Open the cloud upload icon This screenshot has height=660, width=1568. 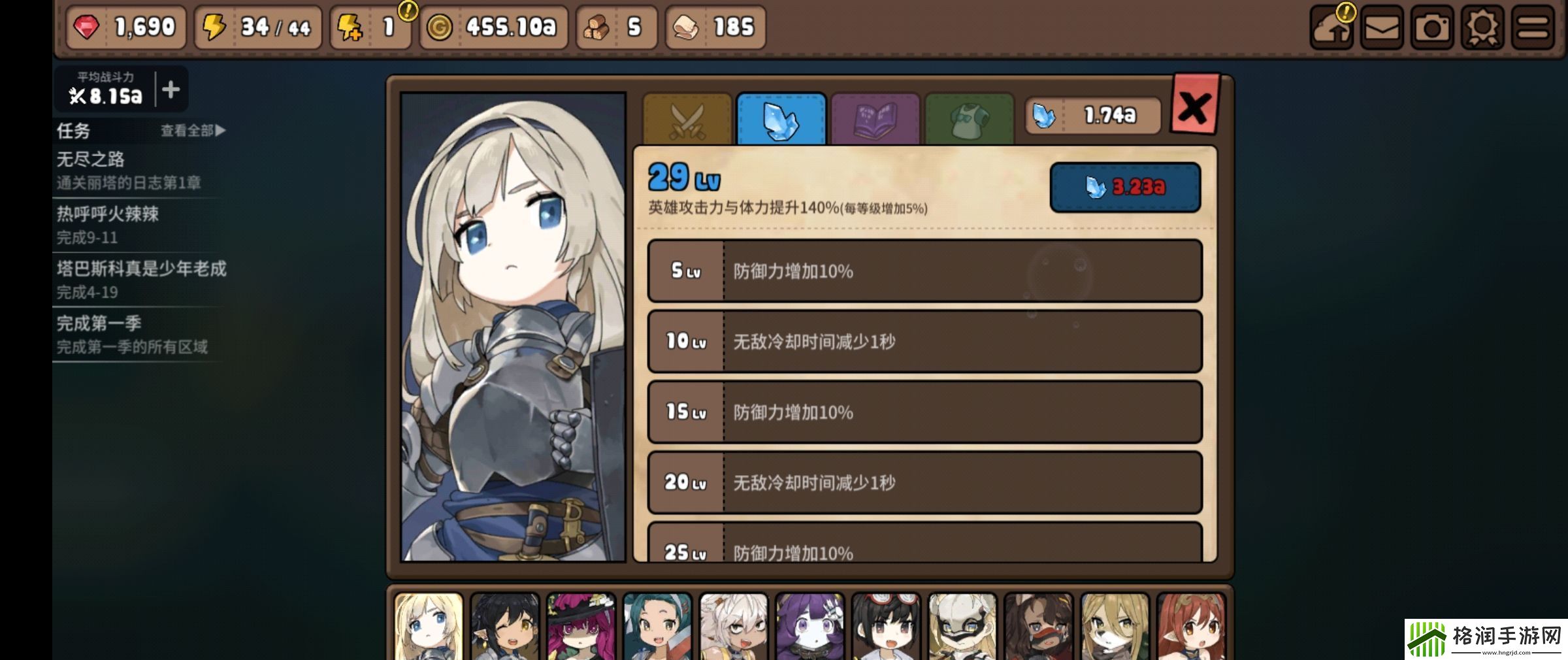1331,27
